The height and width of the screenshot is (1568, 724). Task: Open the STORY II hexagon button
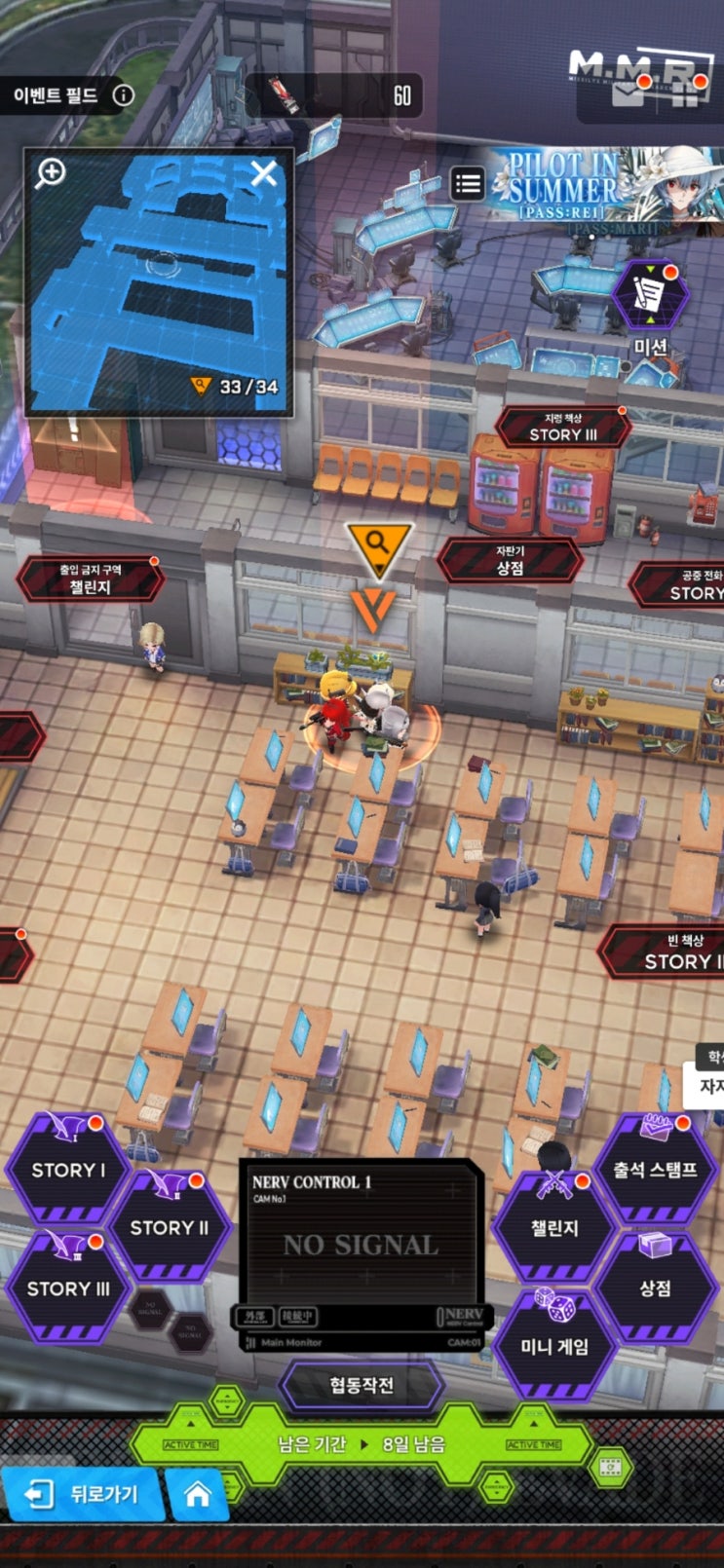coord(169,1226)
